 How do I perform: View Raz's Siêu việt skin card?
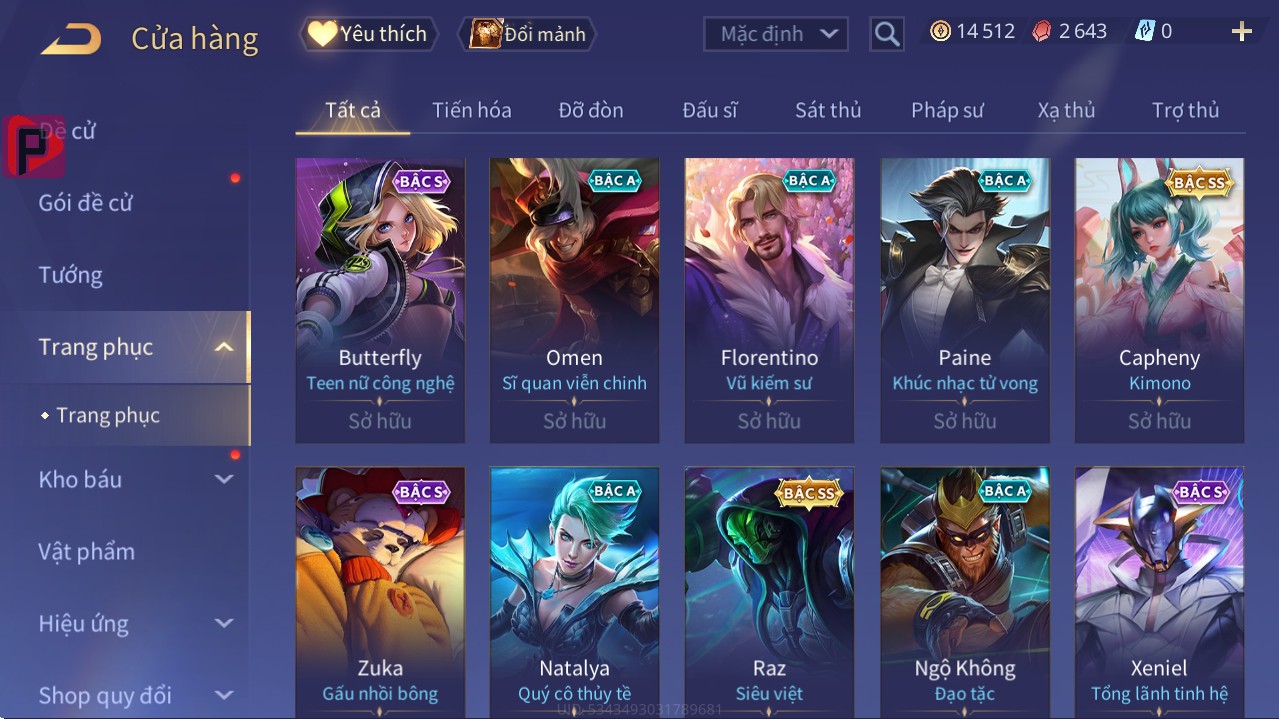[x=769, y=592]
